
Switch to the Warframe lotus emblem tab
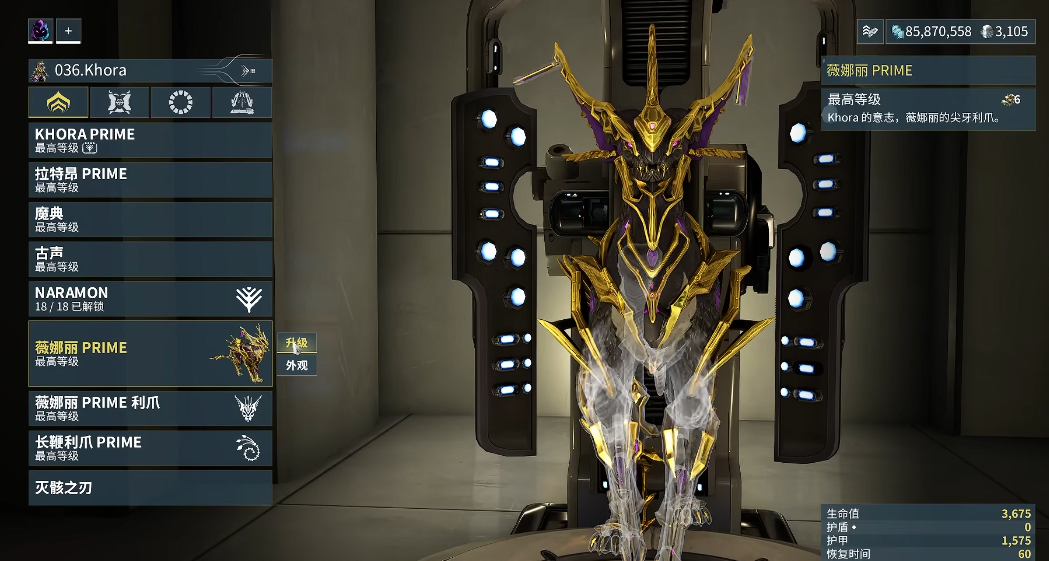click(58, 102)
